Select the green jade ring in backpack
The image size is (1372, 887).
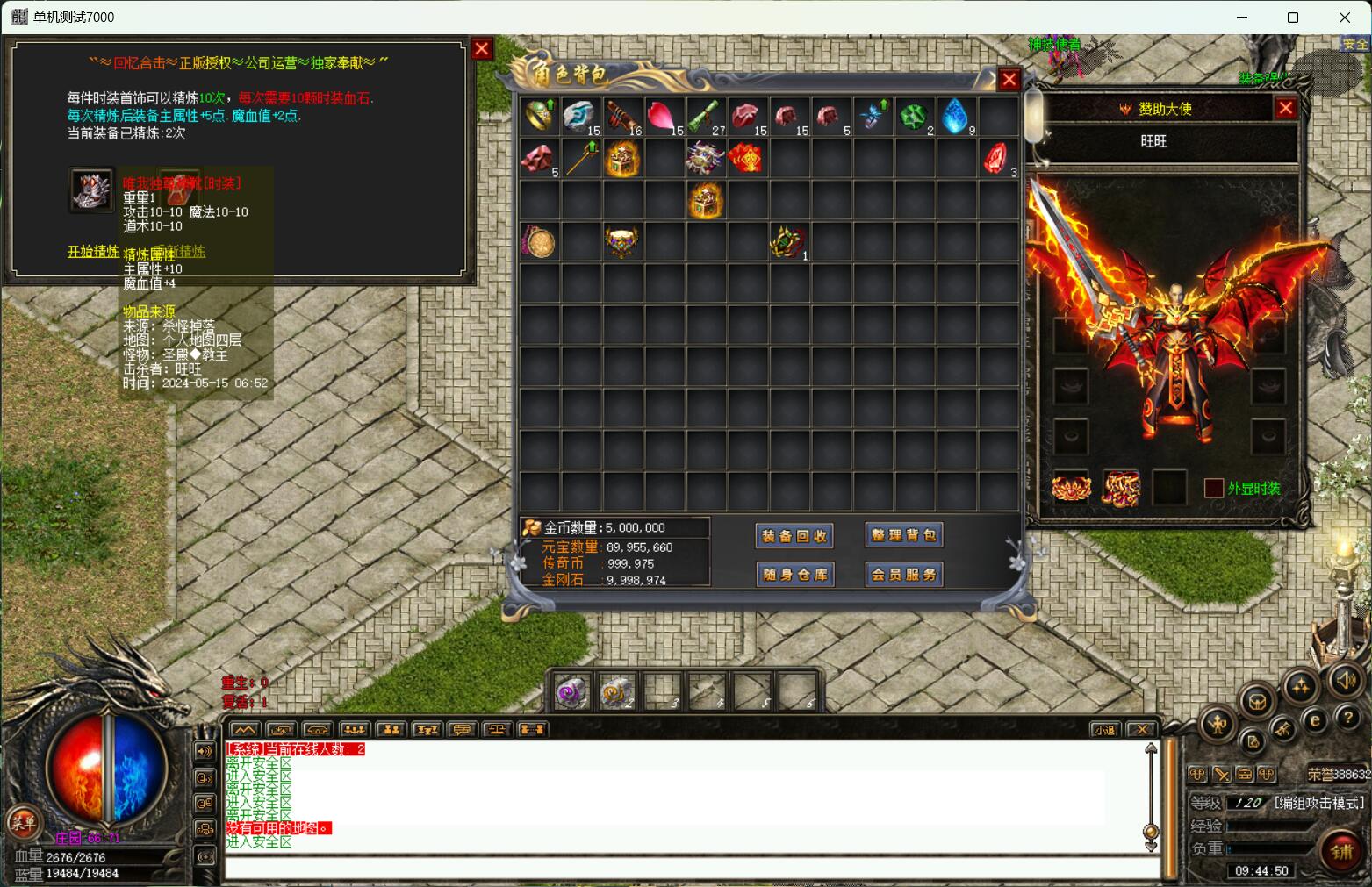[538, 116]
